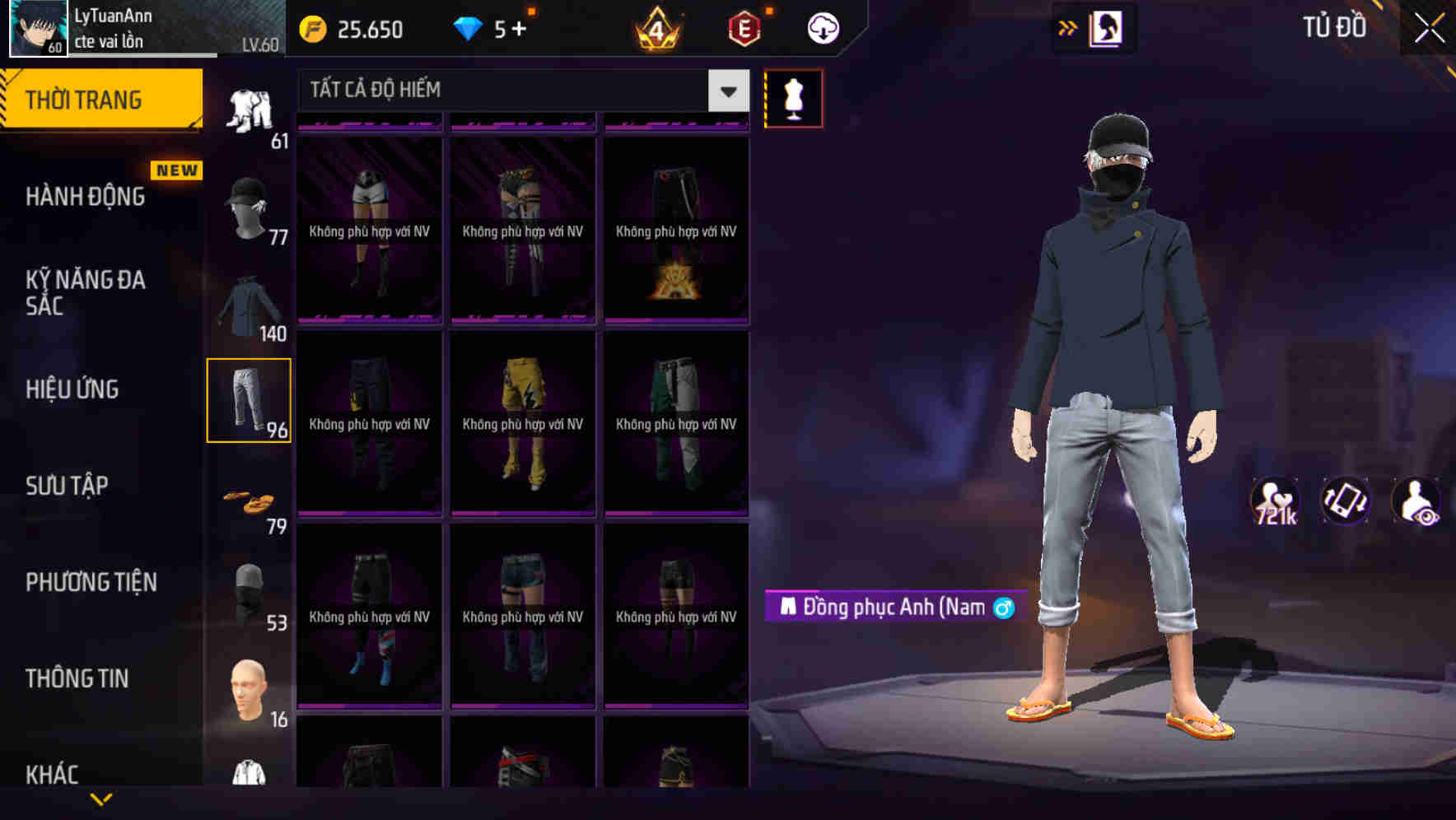Click the 721k likes icon
Screen dimensions: 1456x820
pyautogui.click(x=1275, y=501)
